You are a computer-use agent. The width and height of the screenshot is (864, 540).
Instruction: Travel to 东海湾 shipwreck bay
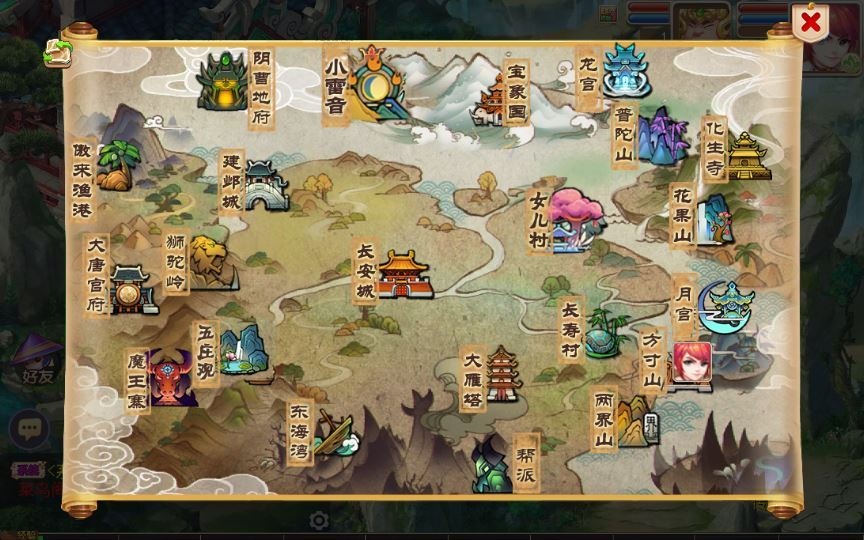pyautogui.click(x=337, y=434)
